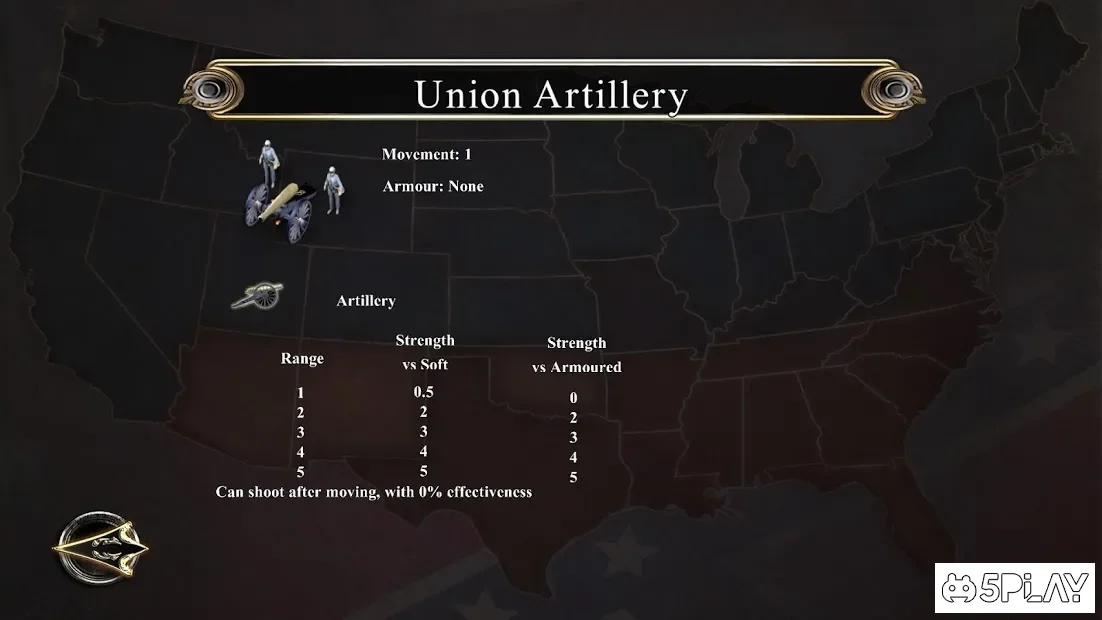Click the gold arrow back button
Viewport: 1102px width, 620px height.
coord(100,547)
